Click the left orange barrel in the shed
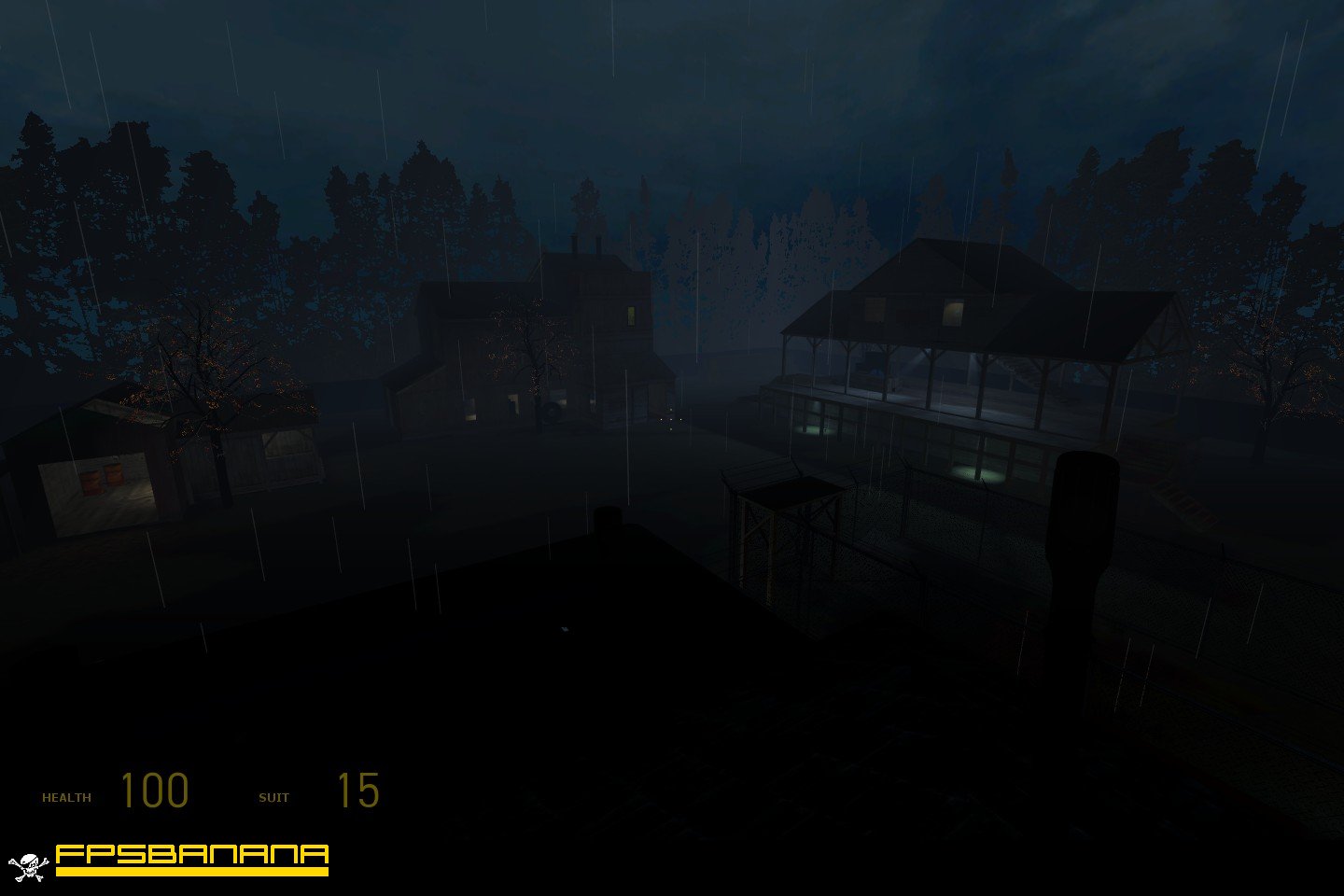 pos(91,478)
